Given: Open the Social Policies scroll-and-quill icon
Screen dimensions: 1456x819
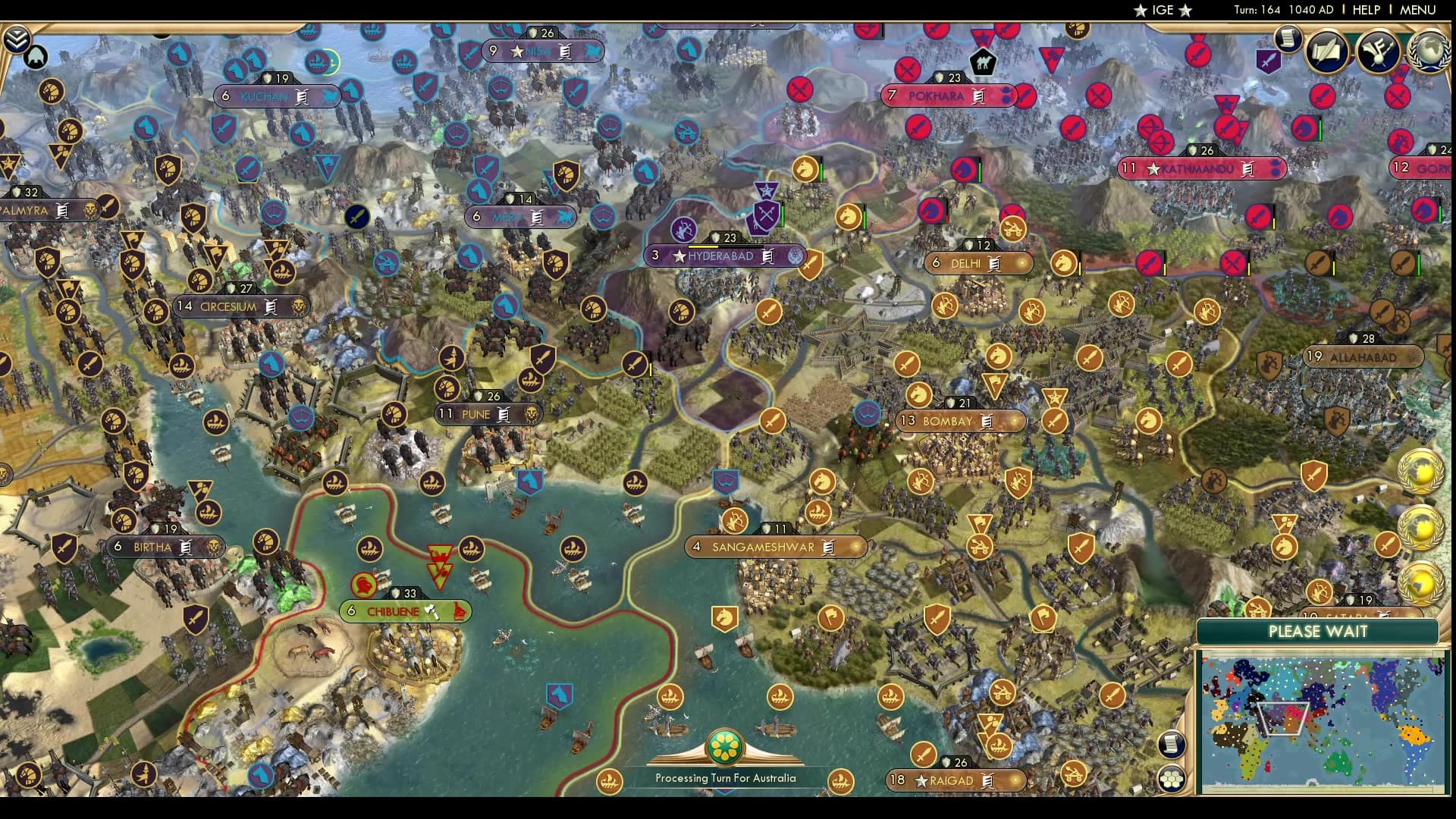Looking at the screenshot, I should [x=1326, y=52].
